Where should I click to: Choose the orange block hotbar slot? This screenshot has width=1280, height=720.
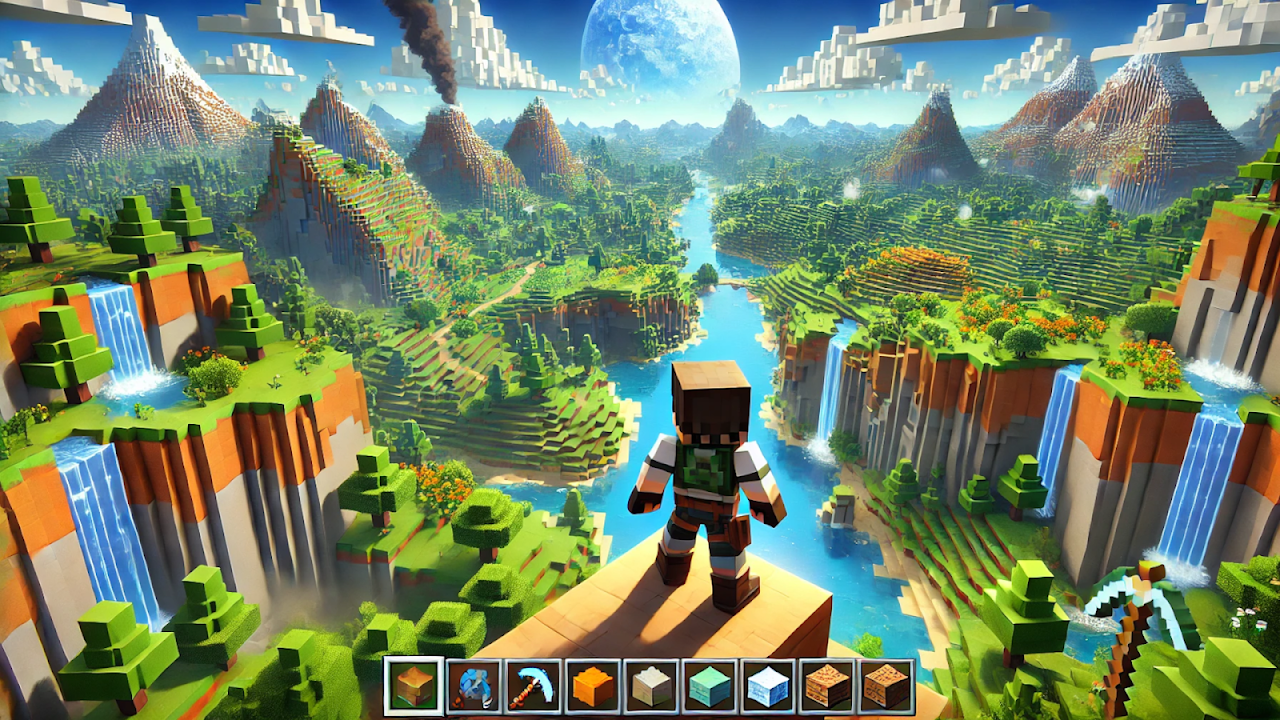tap(591, 686)
